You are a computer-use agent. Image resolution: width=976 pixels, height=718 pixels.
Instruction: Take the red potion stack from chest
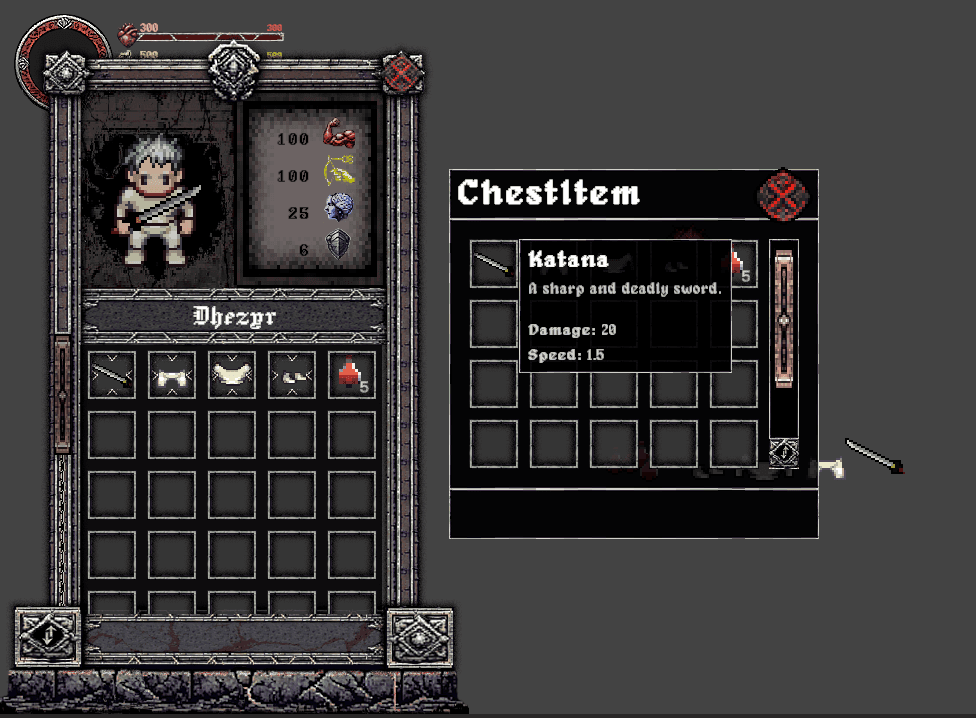click(x=741, y=264)
